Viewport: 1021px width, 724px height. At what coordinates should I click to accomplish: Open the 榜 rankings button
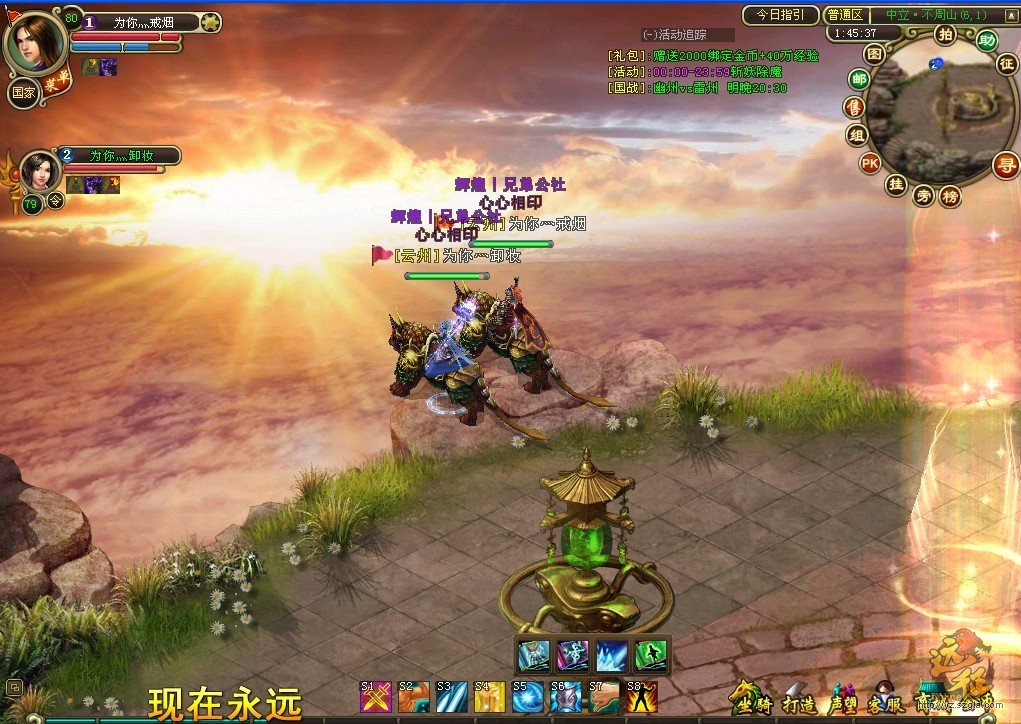coord(949,196)
